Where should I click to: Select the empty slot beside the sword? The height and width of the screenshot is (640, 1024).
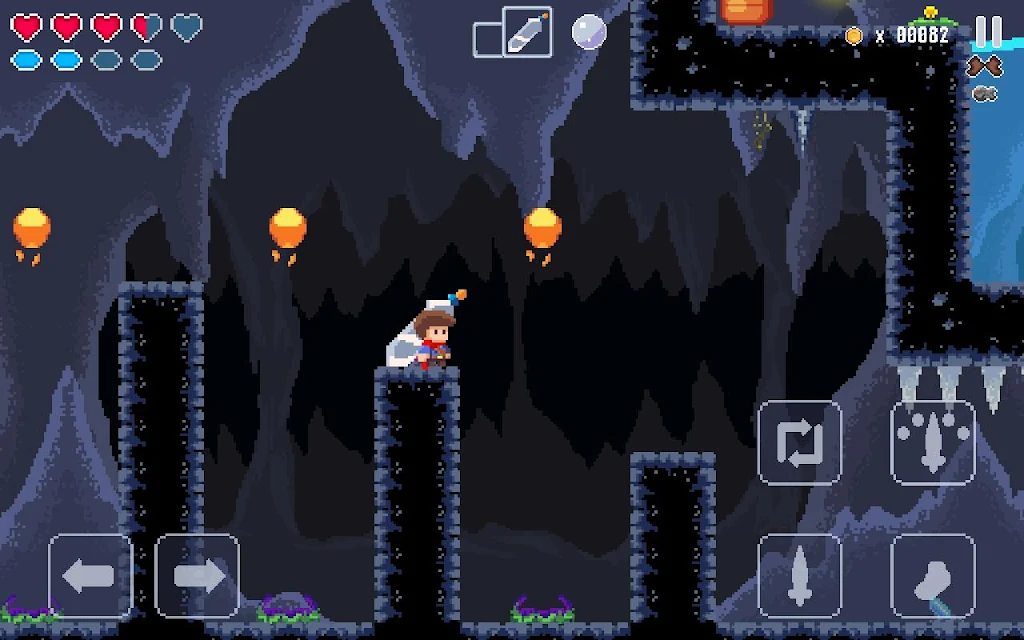(487, 40)
